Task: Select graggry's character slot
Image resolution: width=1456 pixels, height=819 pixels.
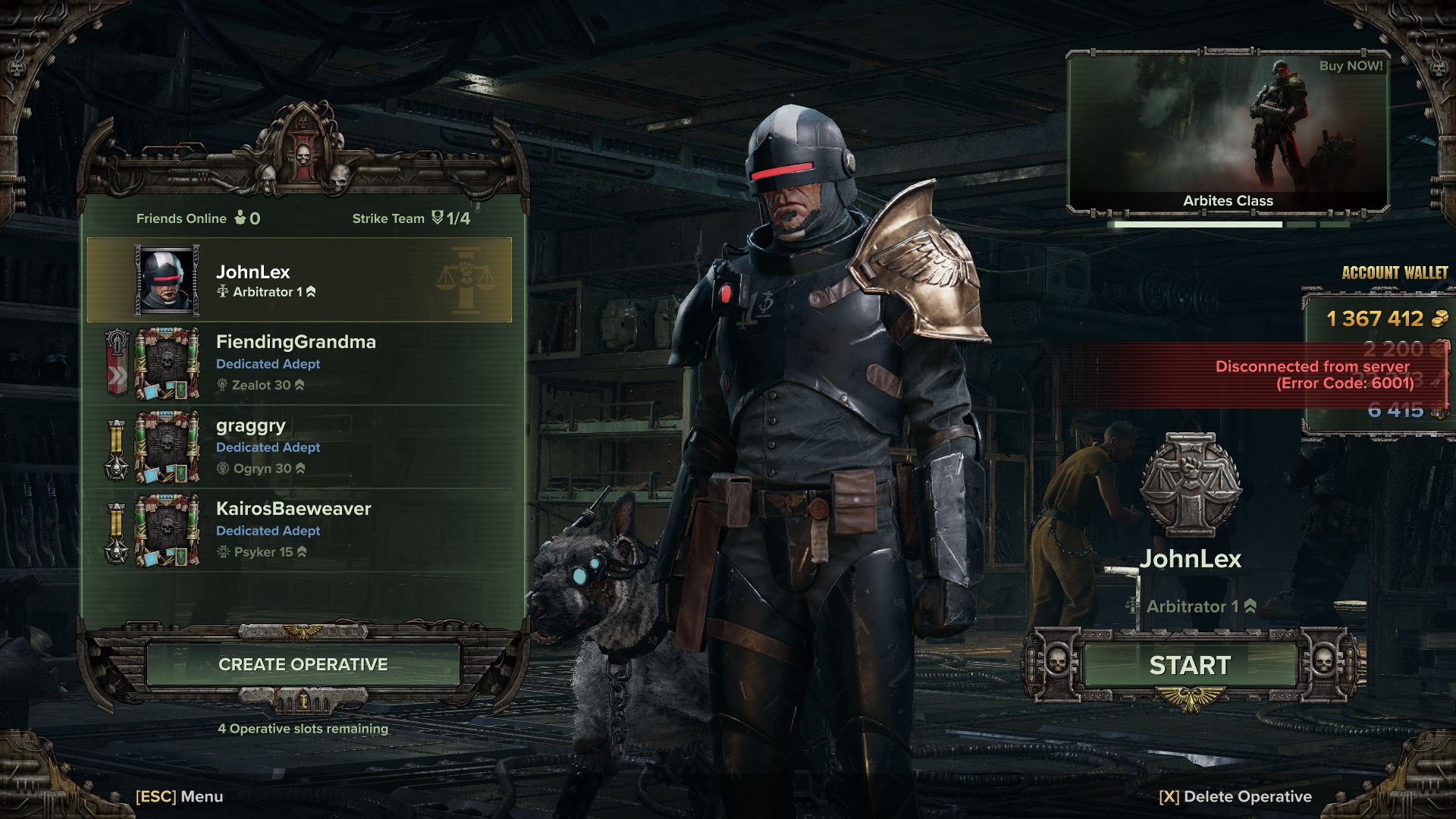Action: pos(303,447)
